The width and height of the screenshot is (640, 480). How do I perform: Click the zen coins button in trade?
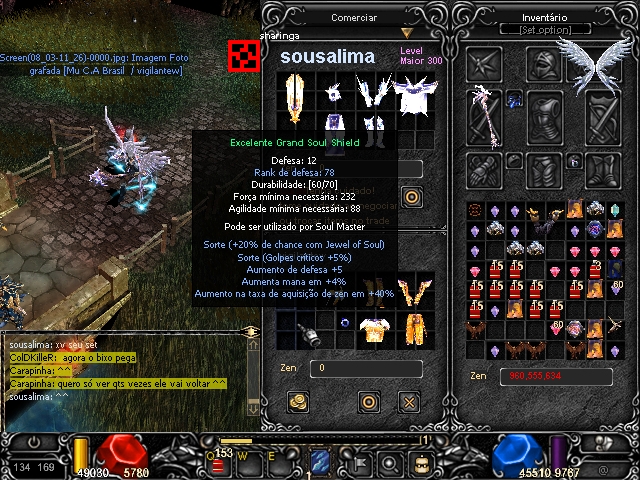pyautogui.click(x=297, y=402)
